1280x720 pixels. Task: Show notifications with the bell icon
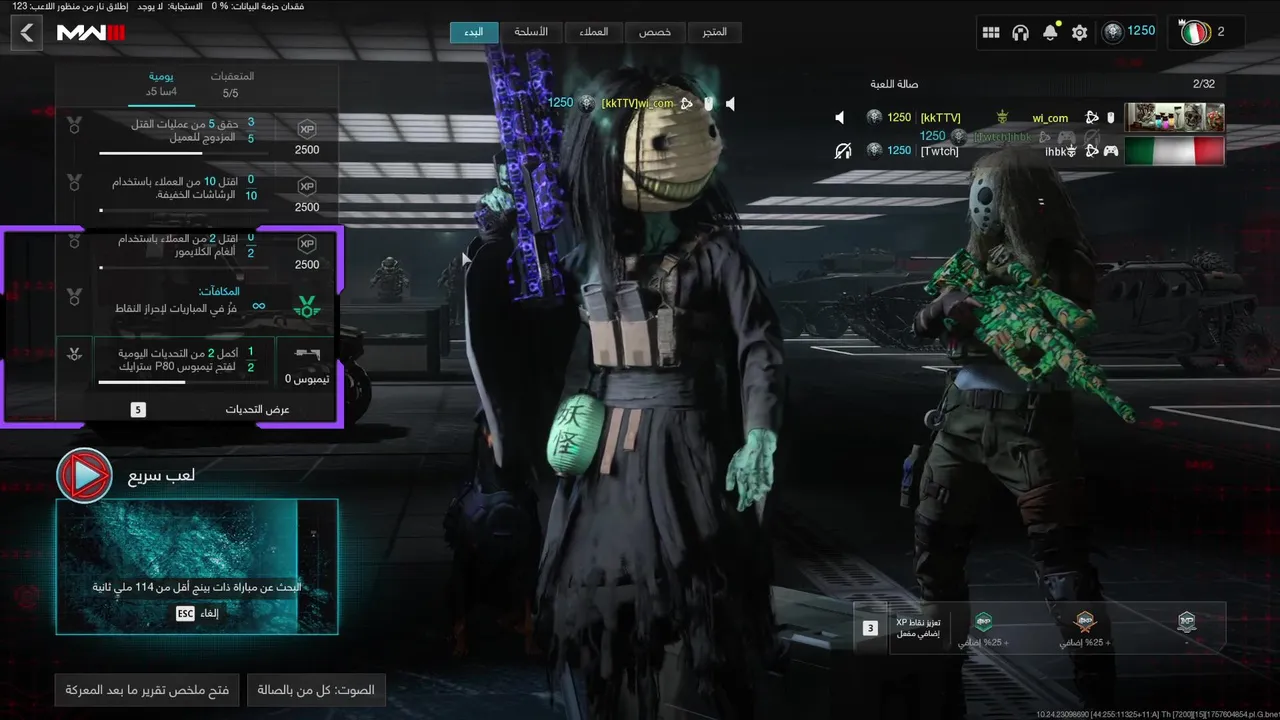pyautogui.click(x=1050, y=33)
